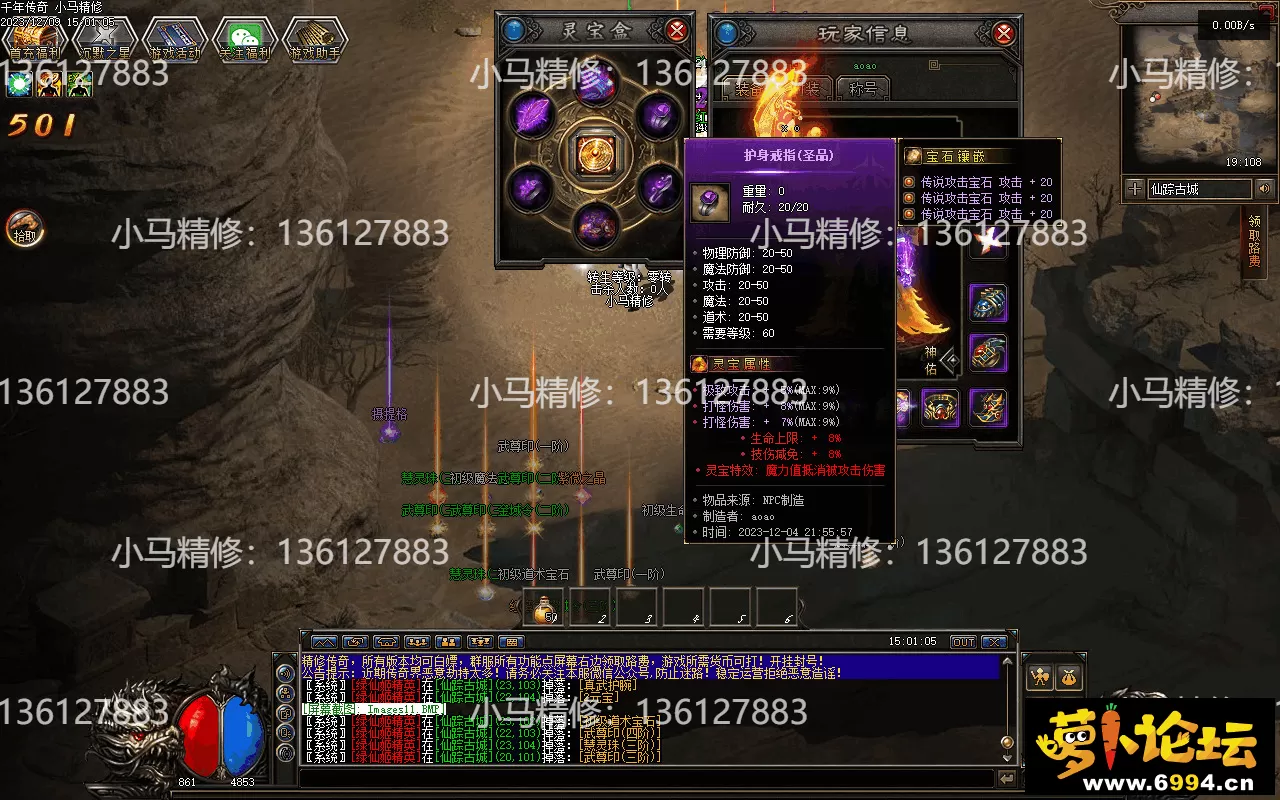The height and width of the screenshot is (800, 1280).
Task: Switch to the 称号 title tab
Action: pyautogui.click(x=862, y=89)
